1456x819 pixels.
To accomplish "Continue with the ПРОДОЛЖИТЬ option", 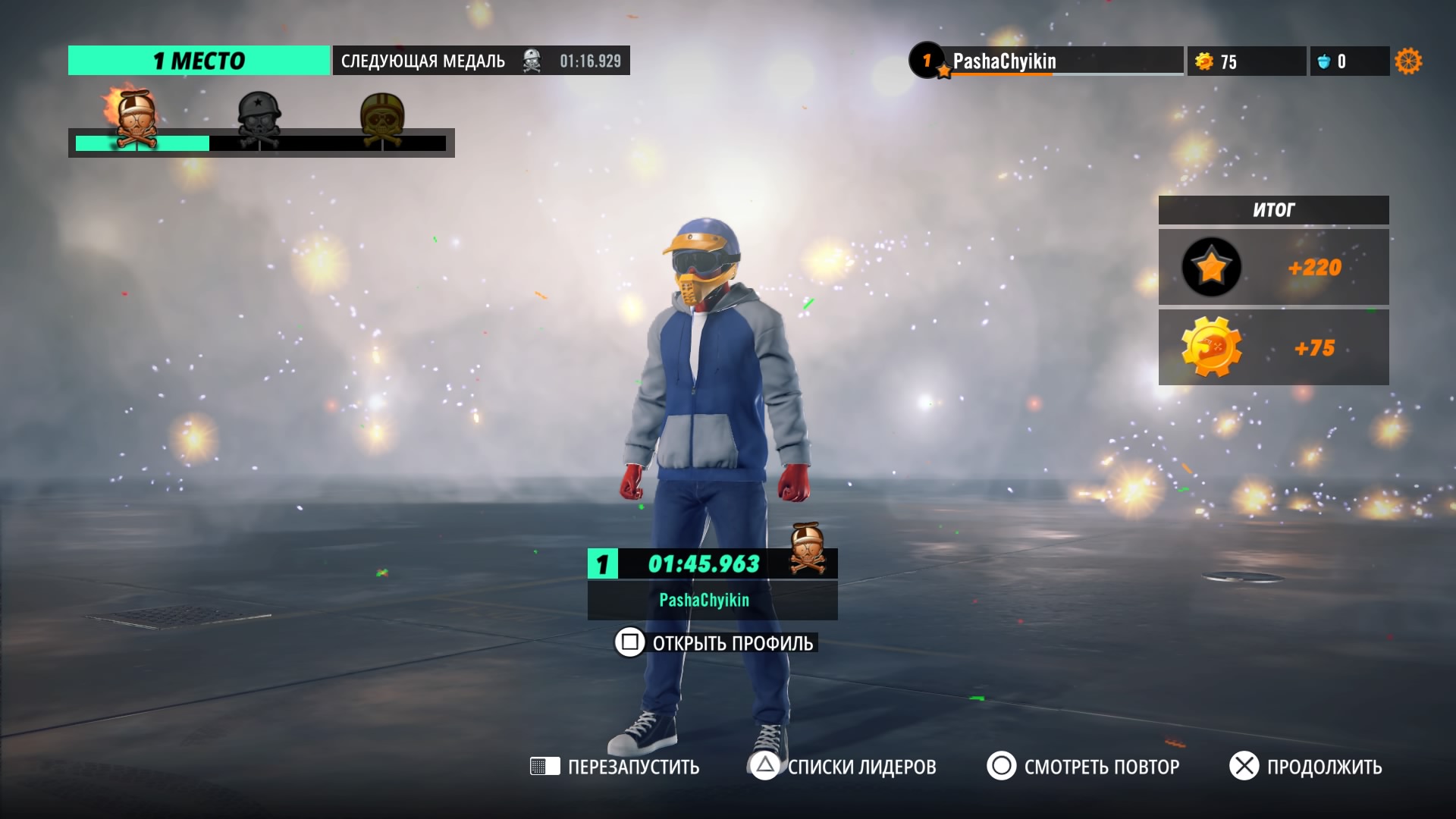I will [1306, 767].
